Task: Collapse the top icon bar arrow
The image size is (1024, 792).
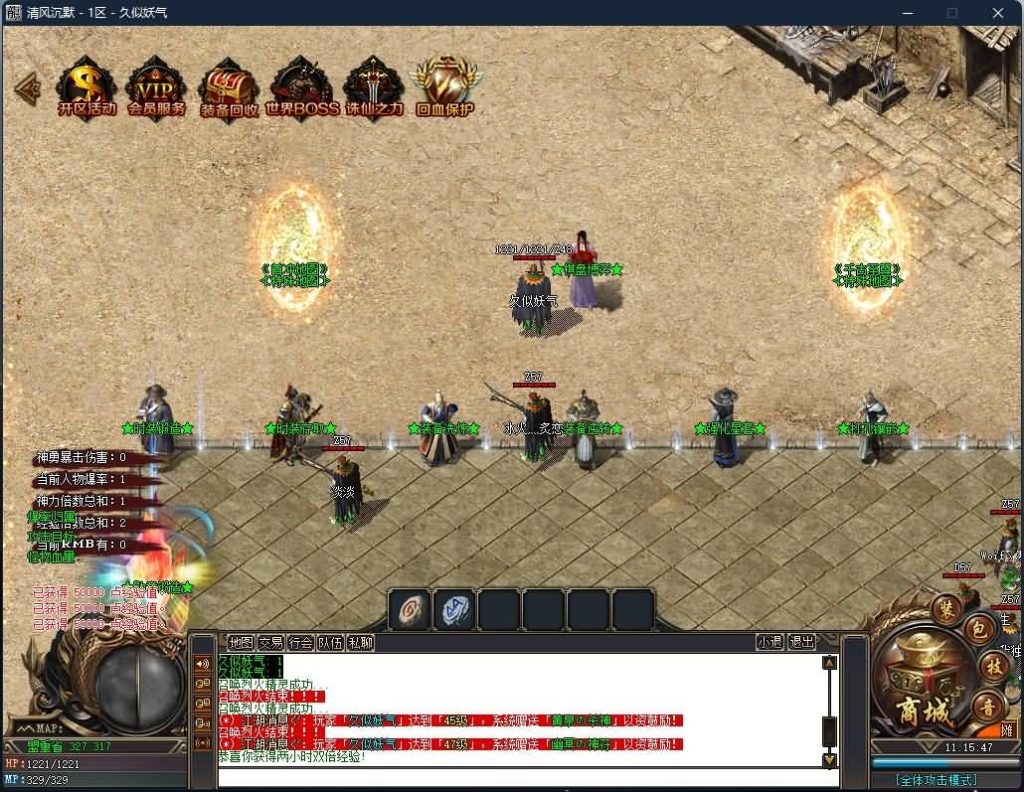Action: click(27, 87)
